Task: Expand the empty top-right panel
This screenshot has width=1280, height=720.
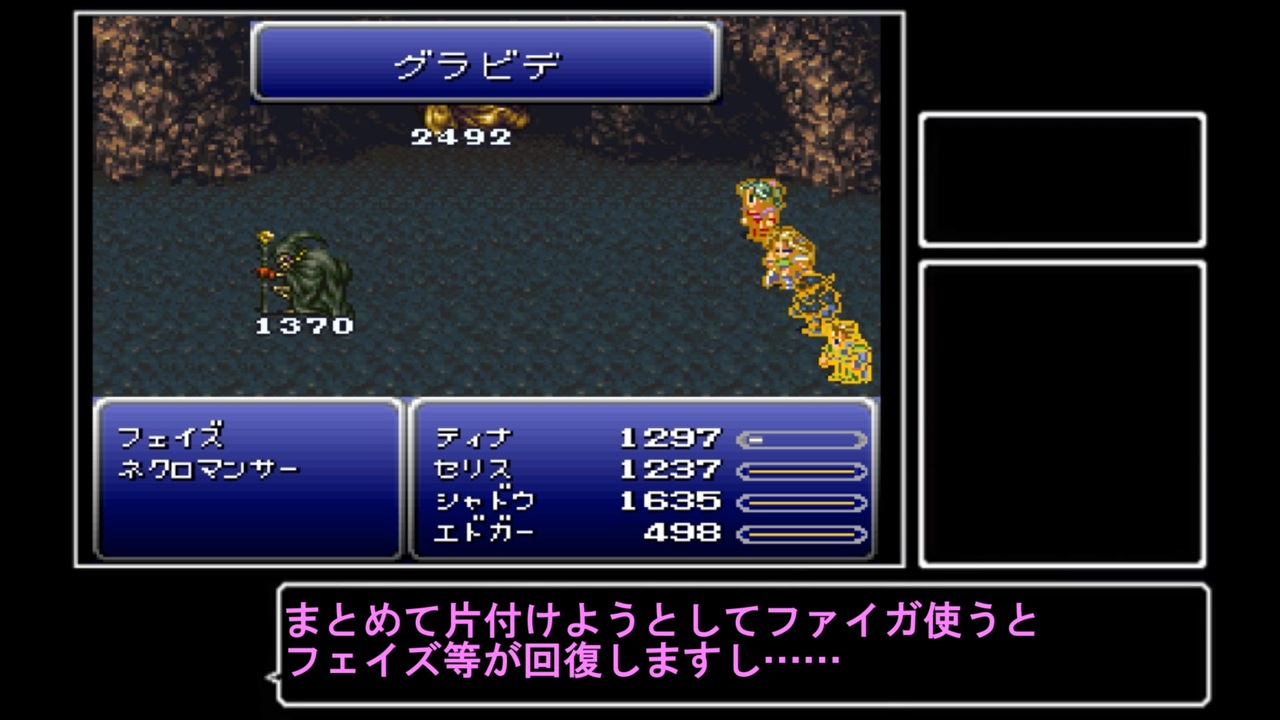Action: [x=1063, y=180]
